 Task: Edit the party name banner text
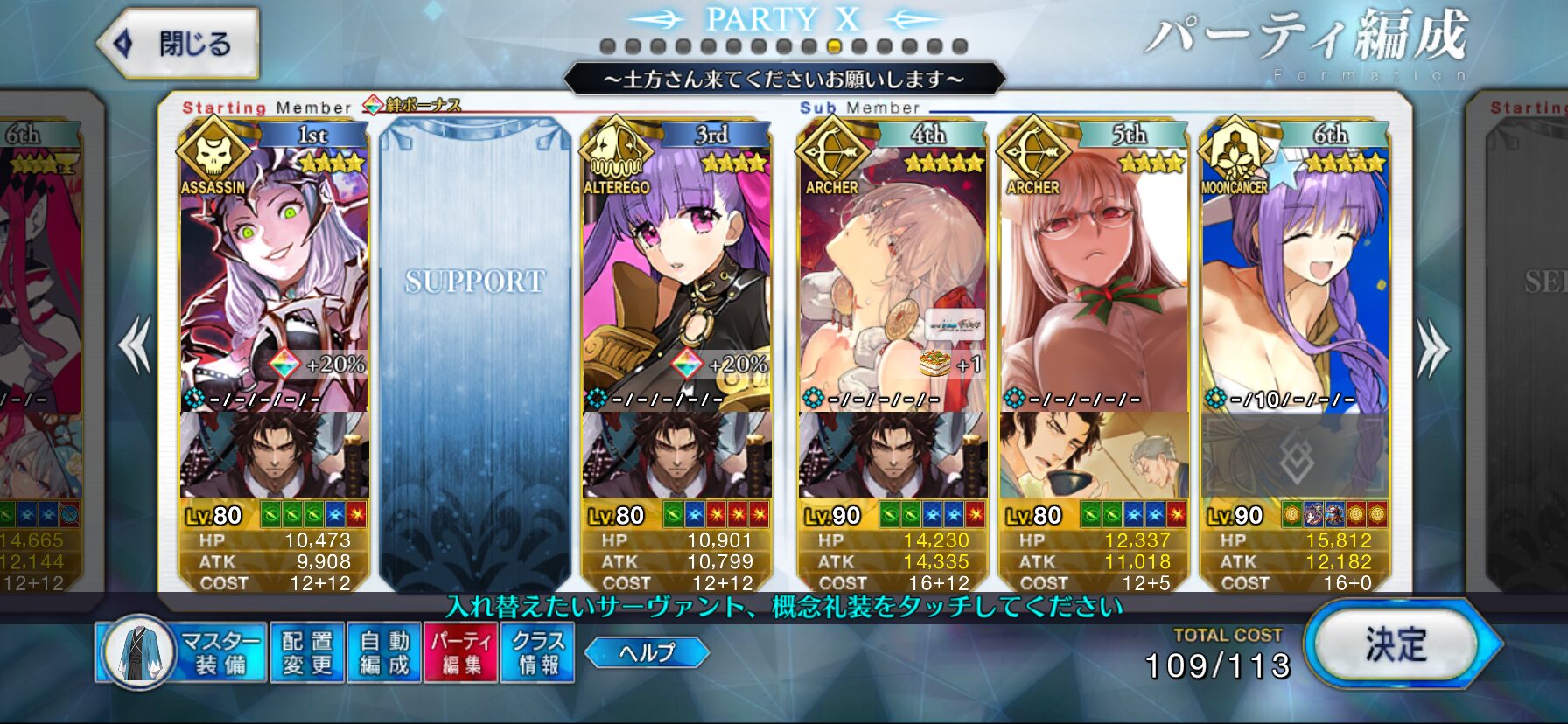point(784,80)
